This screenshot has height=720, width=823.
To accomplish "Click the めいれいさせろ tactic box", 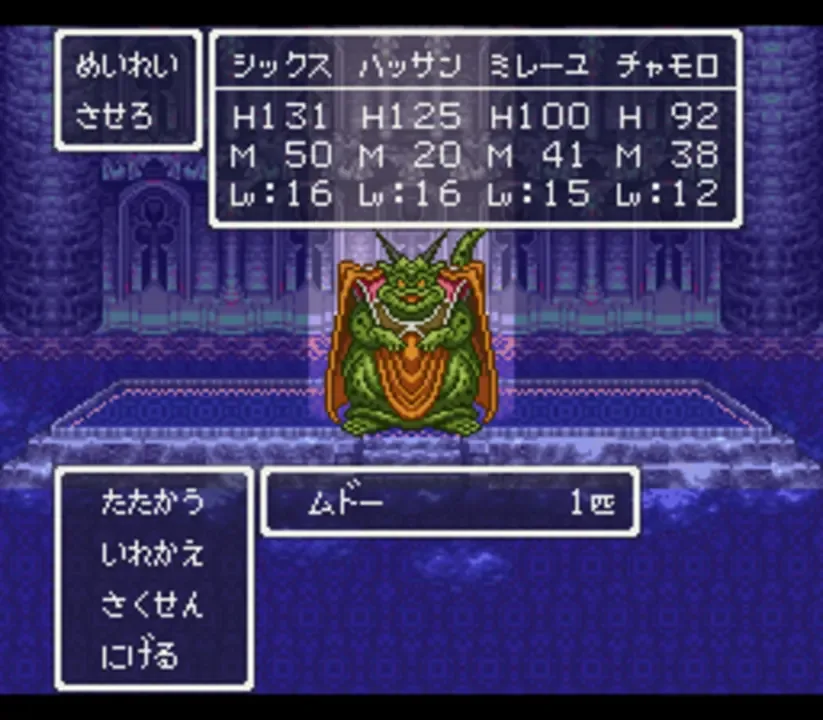I will pyautogui.click(x=127, y=91).
